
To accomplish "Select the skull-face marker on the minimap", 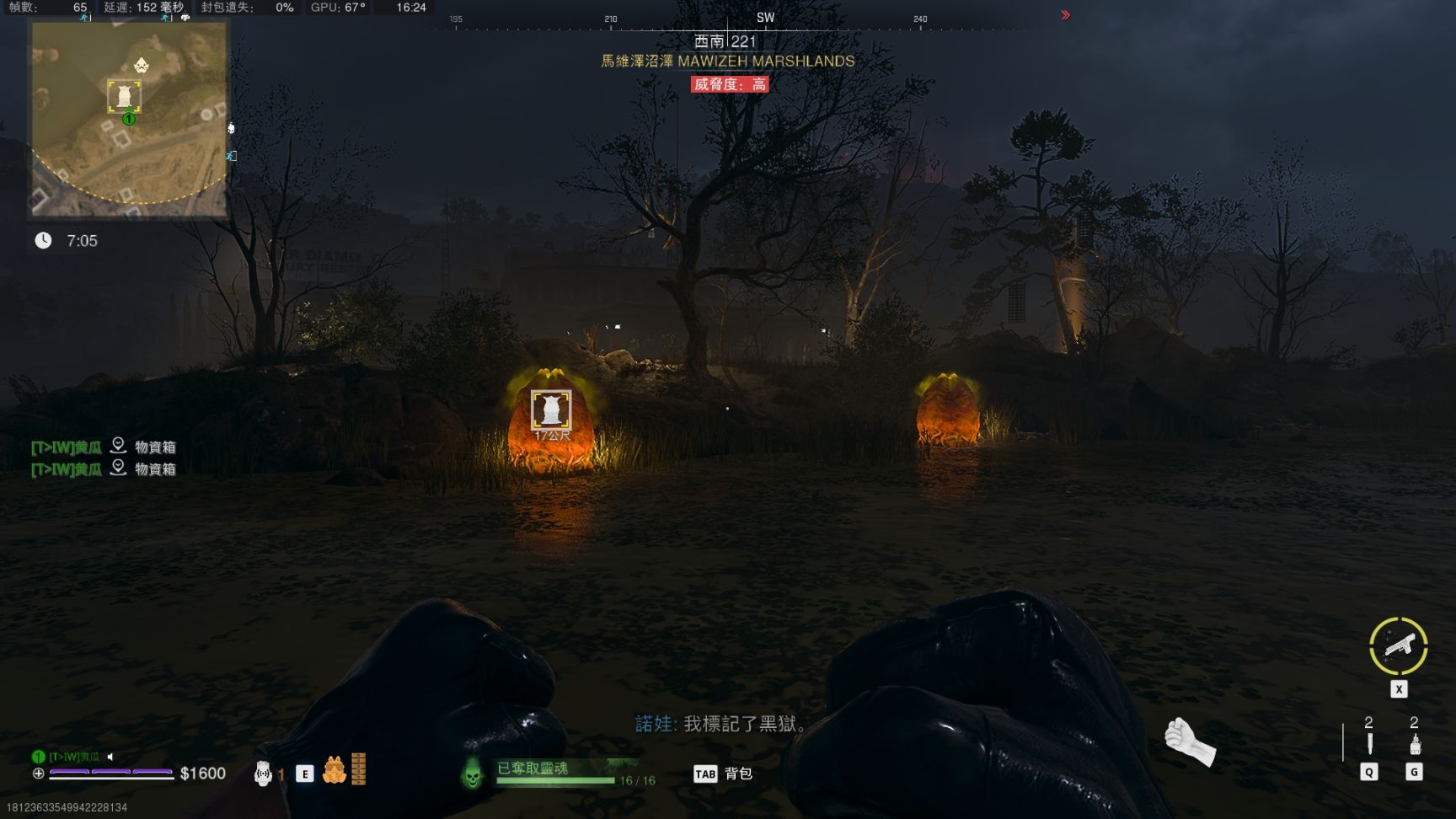I will 141,66.
